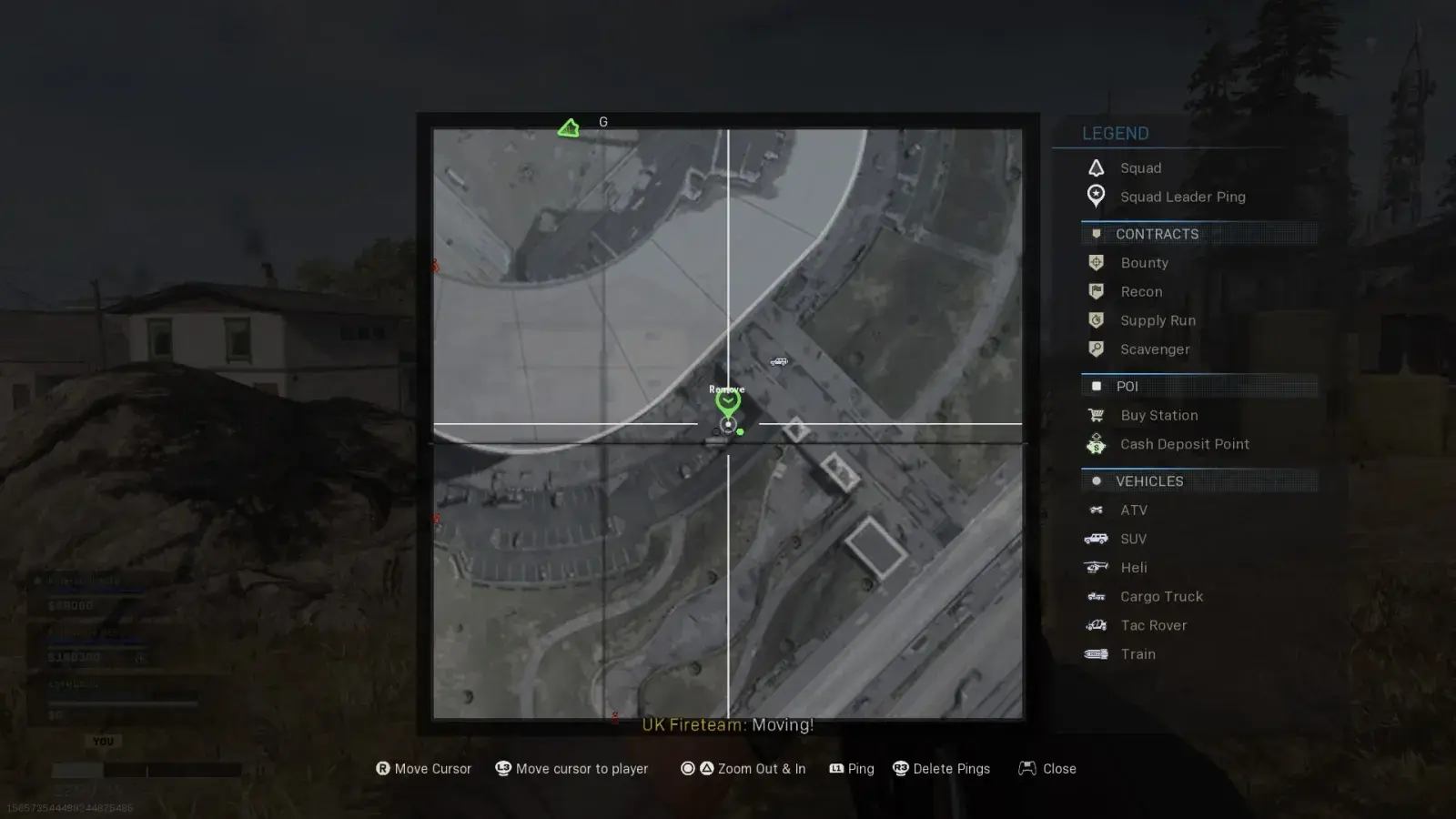Image resolution: width=1456 pixels, height=819 pixels.
Task: Select the Tac Rover legend entry
Action: tap(1153, 626)
